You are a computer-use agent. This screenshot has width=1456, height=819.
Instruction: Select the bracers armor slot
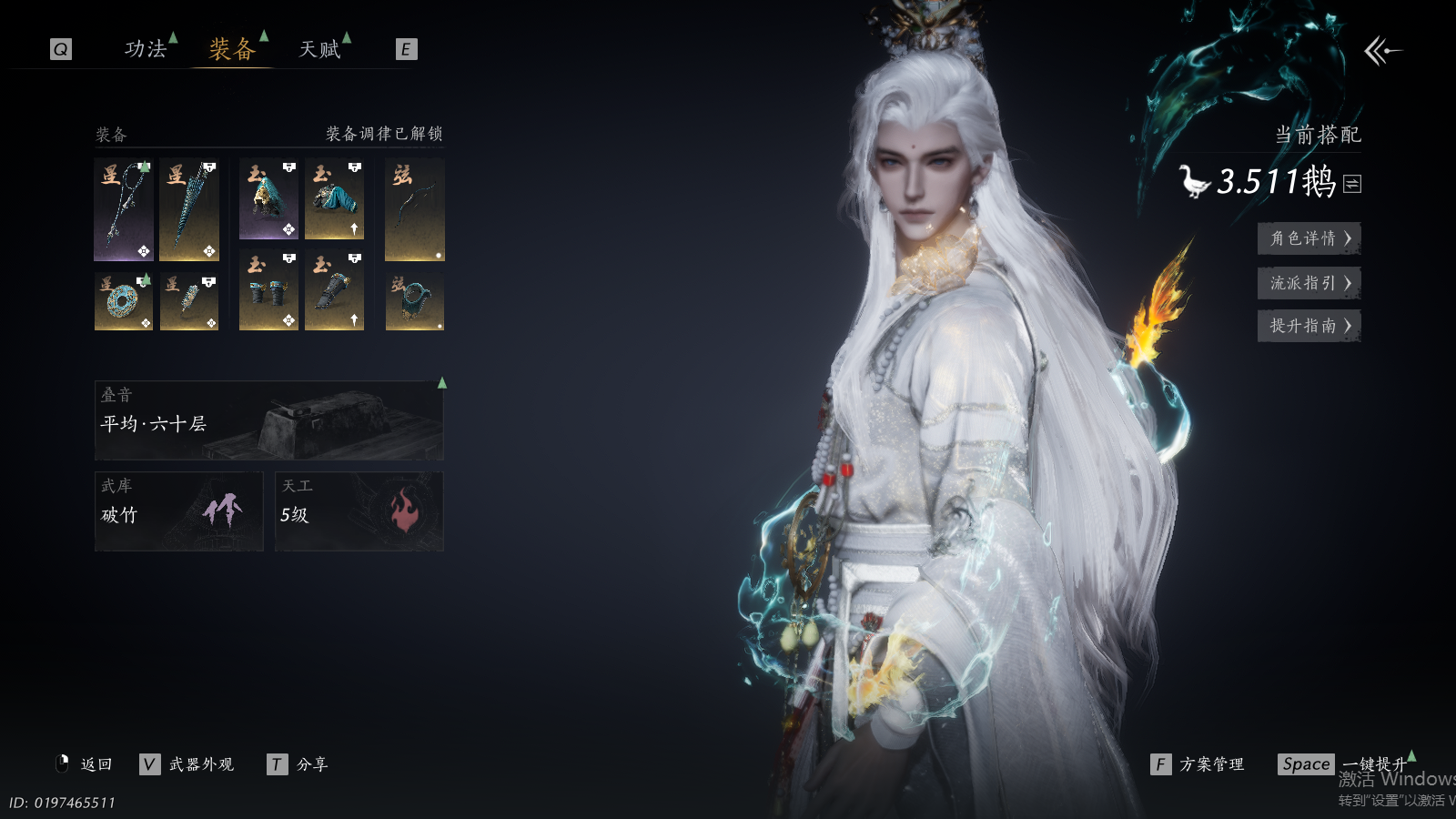(268, 290)
